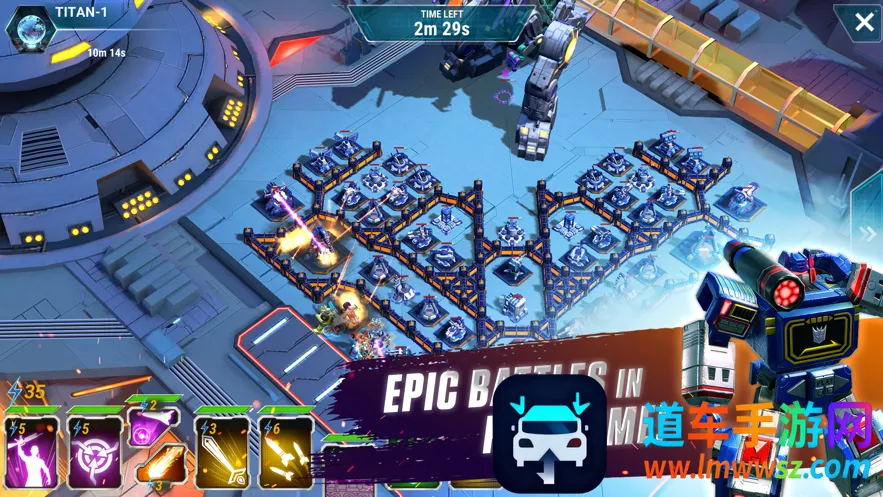Image resolution: width=883 pixels, height=497 pixels.
Task: Use the circular target ability card
Action: point(93,448)
